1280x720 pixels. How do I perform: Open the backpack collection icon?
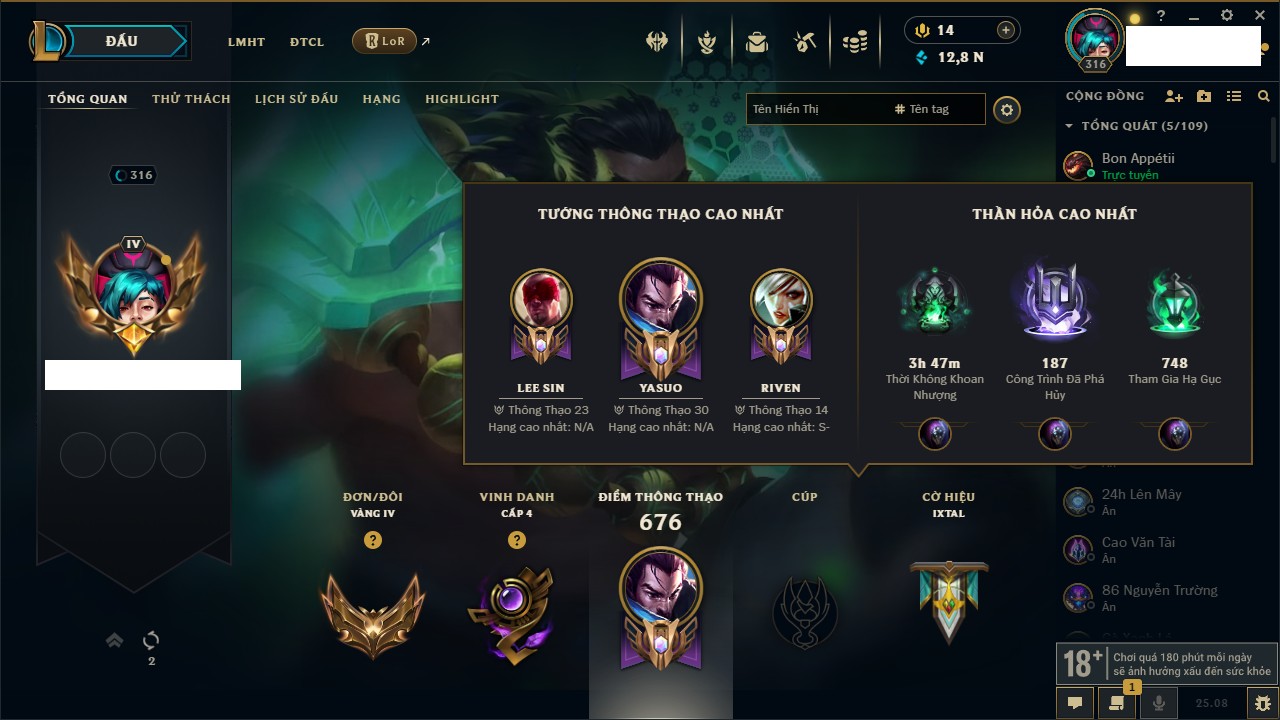coord(756,42)
